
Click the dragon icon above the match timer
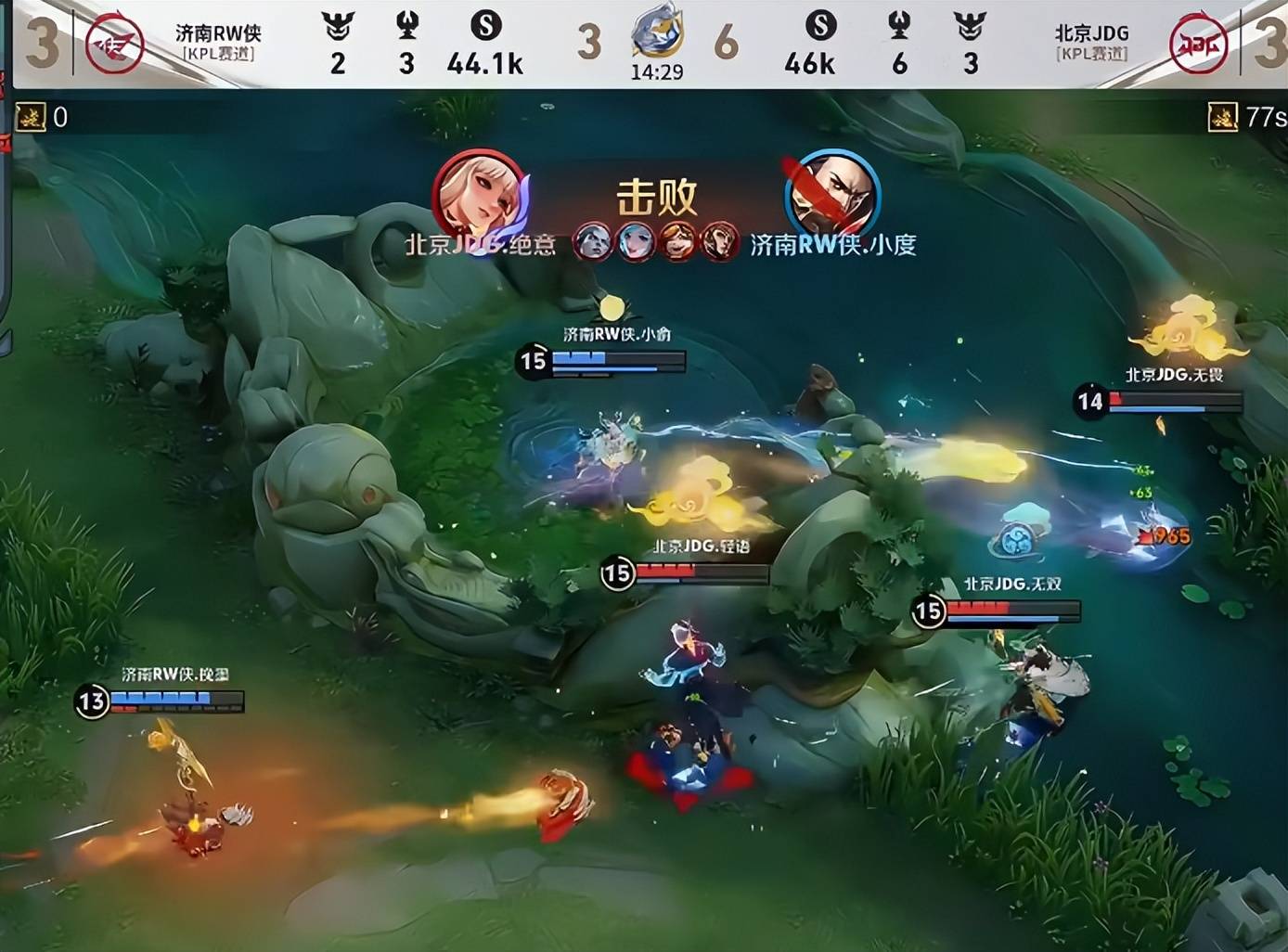coord(657,32)
